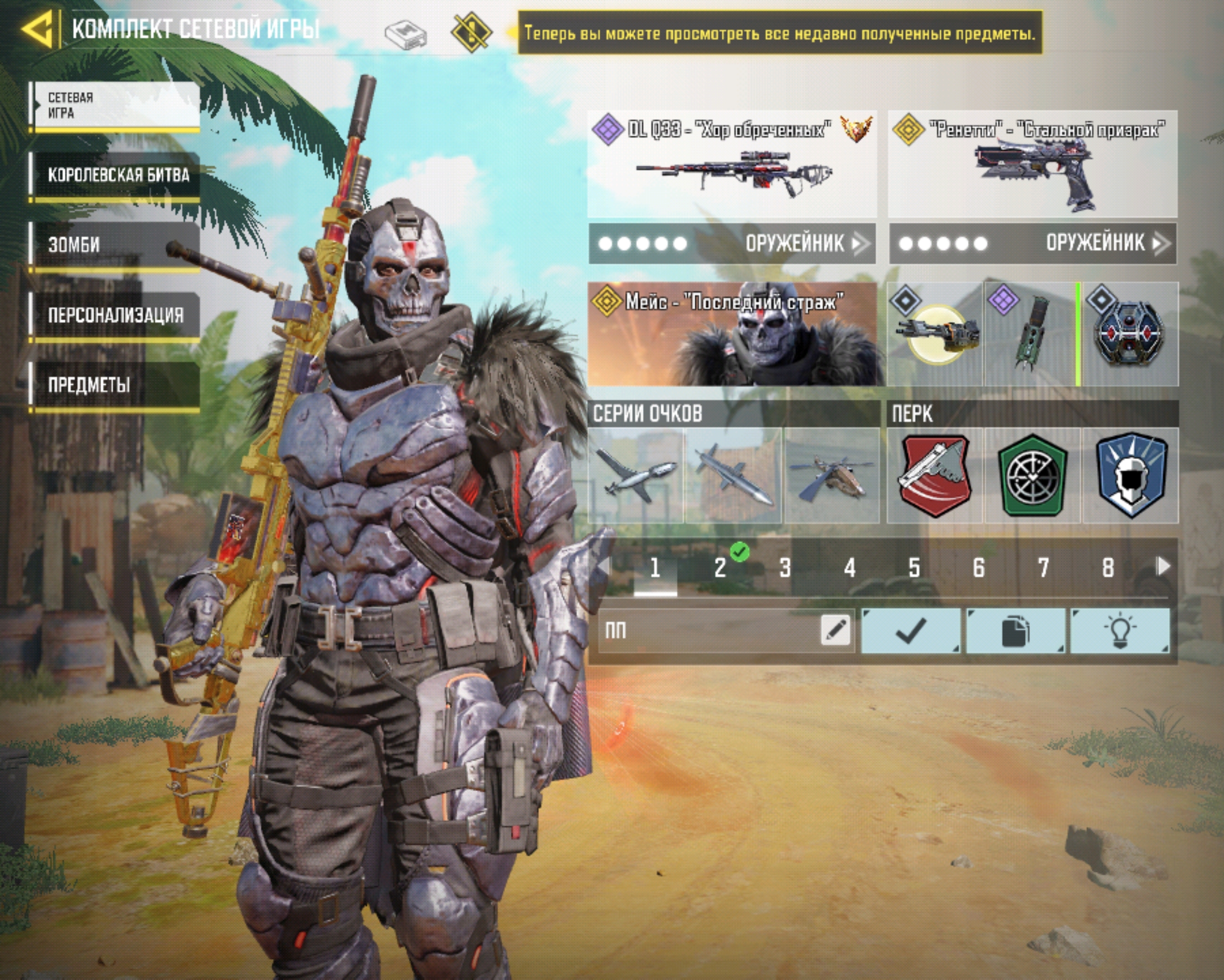This screenshot has width=1224, height=980.
Task: Go back with the yellow arrow button
Action: click(38, 28)
